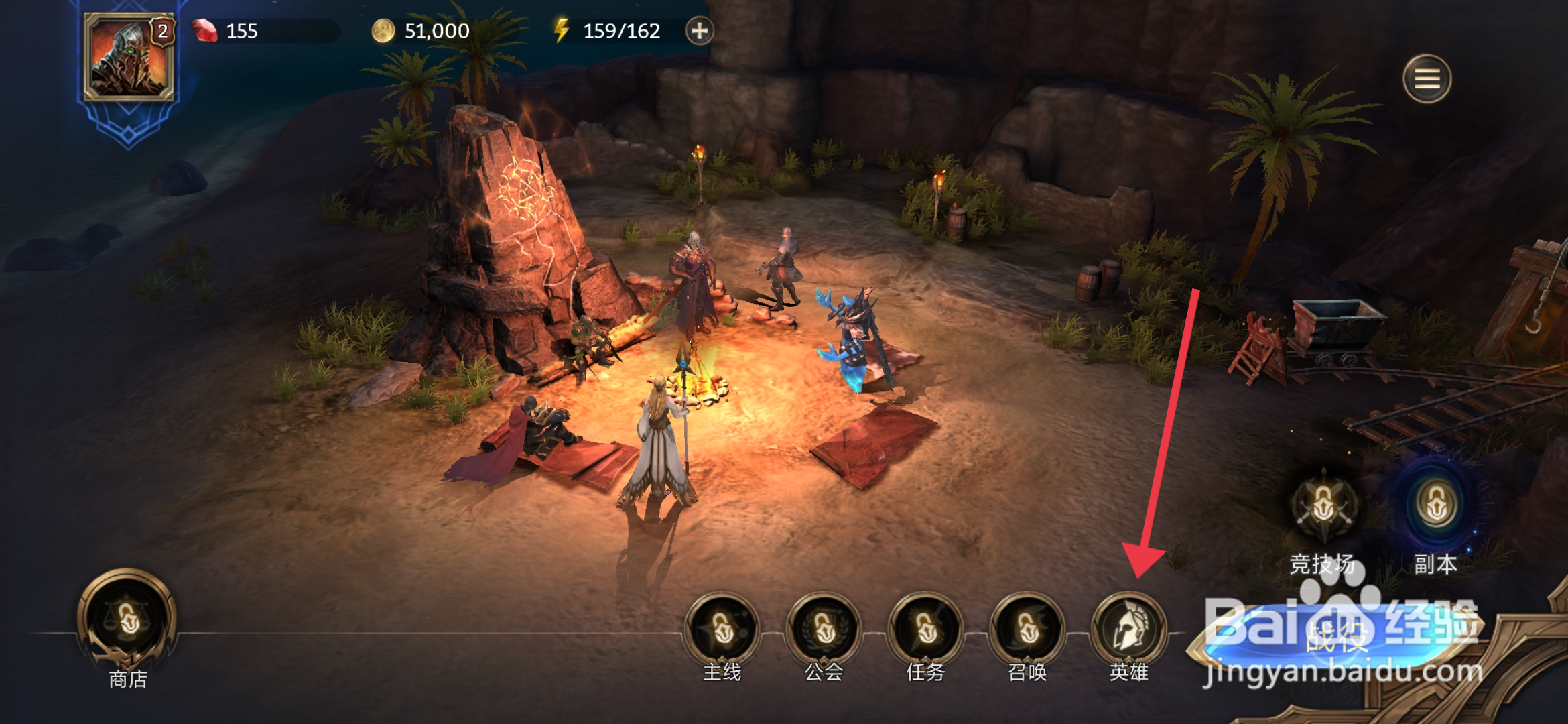The width and height of the screenshot is (1568, 724).
Task: Select the 主线 main story icon
Action: (722, 629)
